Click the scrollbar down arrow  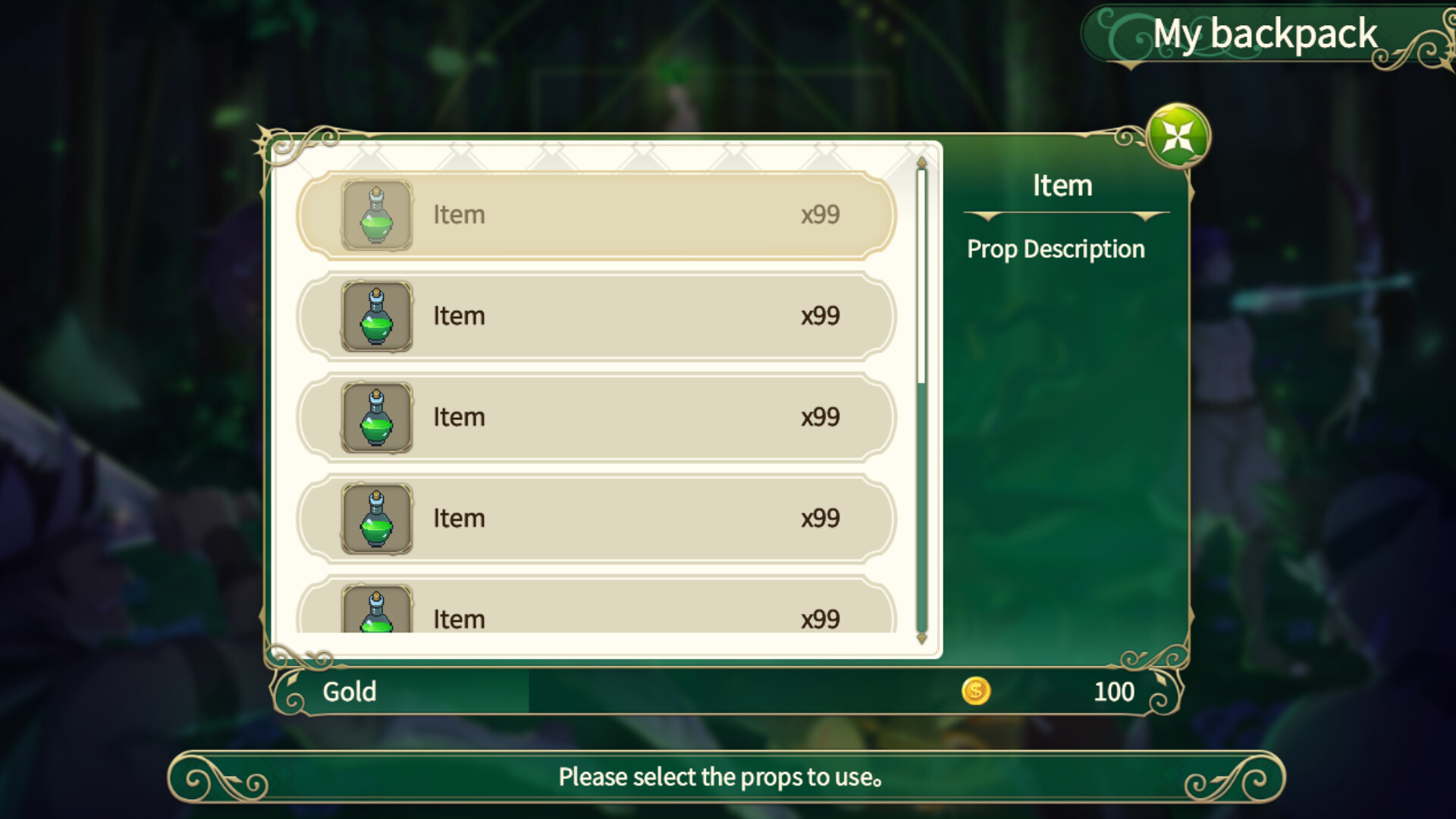pyautogui.click(x=921, y=641)
